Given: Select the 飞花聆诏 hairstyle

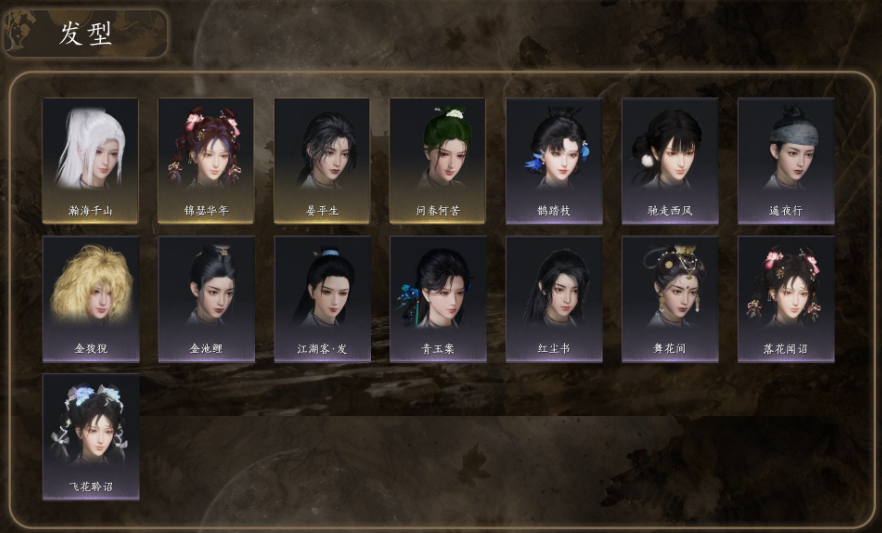Looking at the screenshot, I should pos(90,436).
